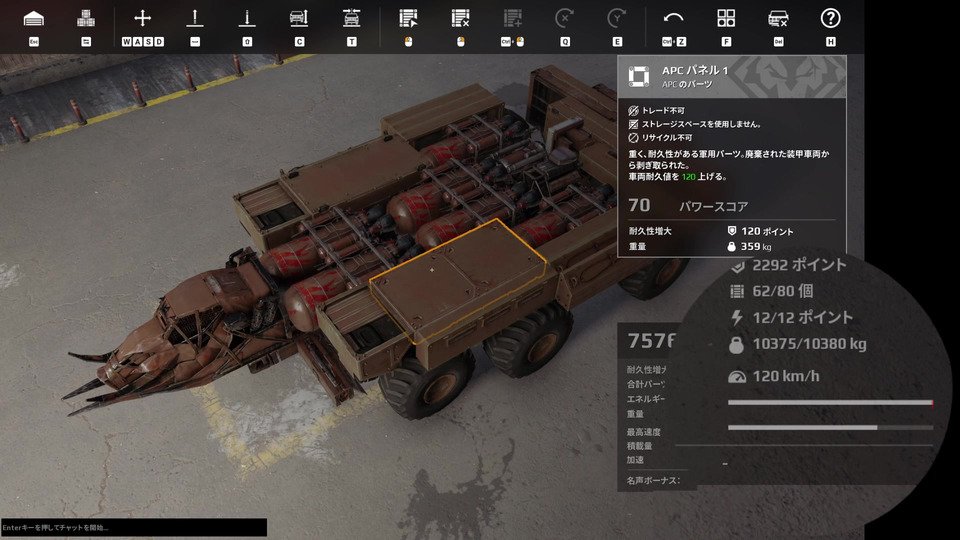960x540 pixels.
Task: Open the parts storage crates icon
Action: click(86, 19)
